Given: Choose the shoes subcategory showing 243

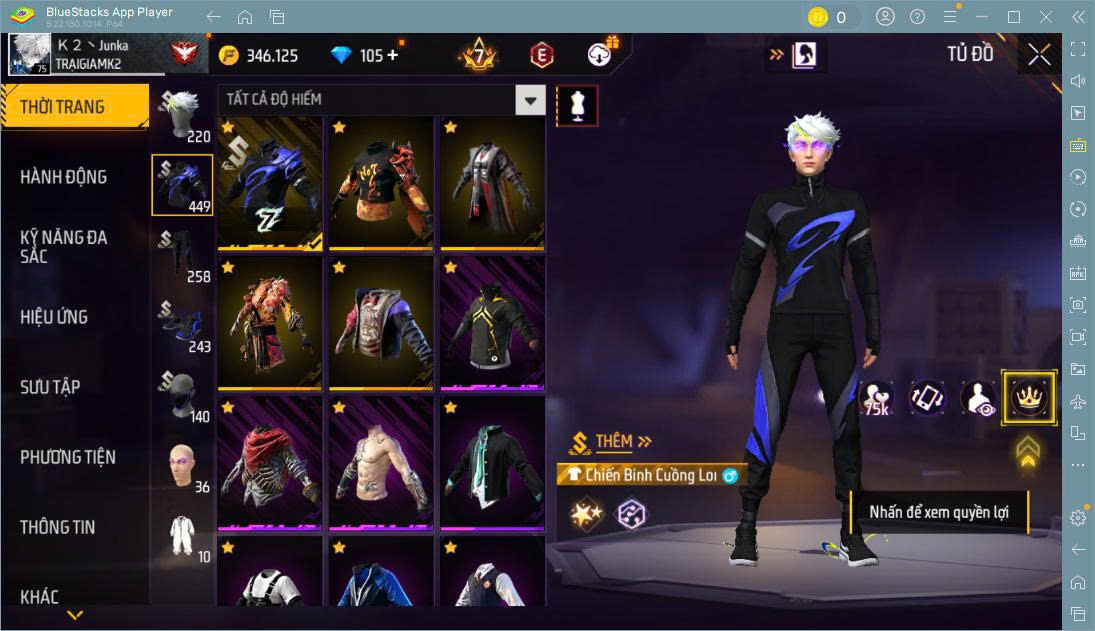Looking at the screenshot, I should 181,325.
